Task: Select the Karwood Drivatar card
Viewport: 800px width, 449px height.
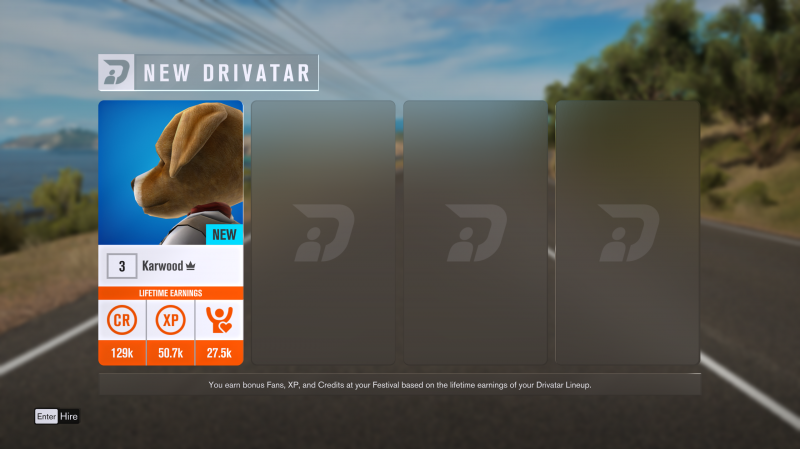Action: click(170, 232)
